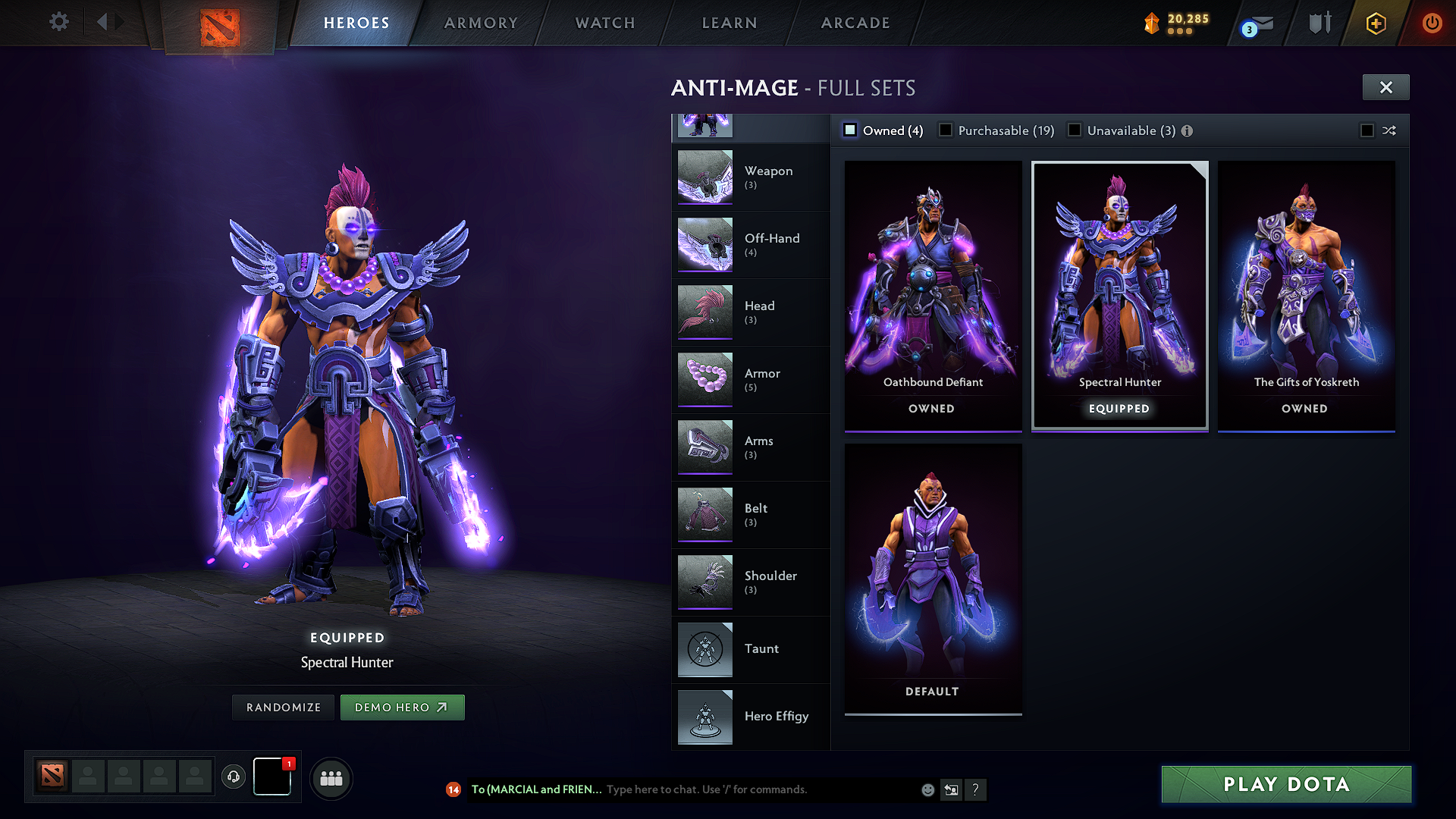Select the Off-Hand slot thumbnail
This screenshot has width=1456, height=819.
tap(771, 244)
